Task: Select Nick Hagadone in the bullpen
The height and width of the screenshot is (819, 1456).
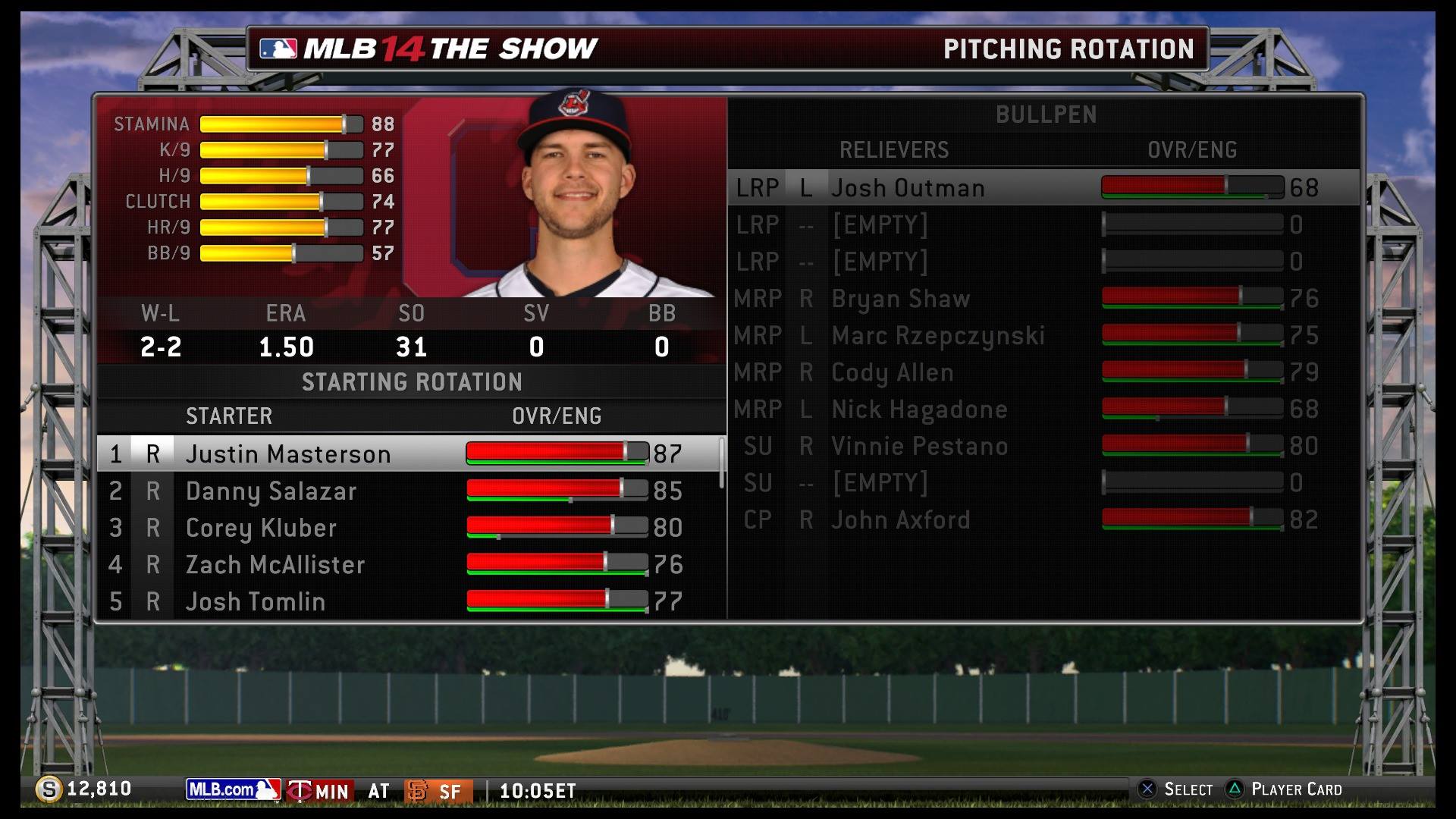Action: (919, 409)
